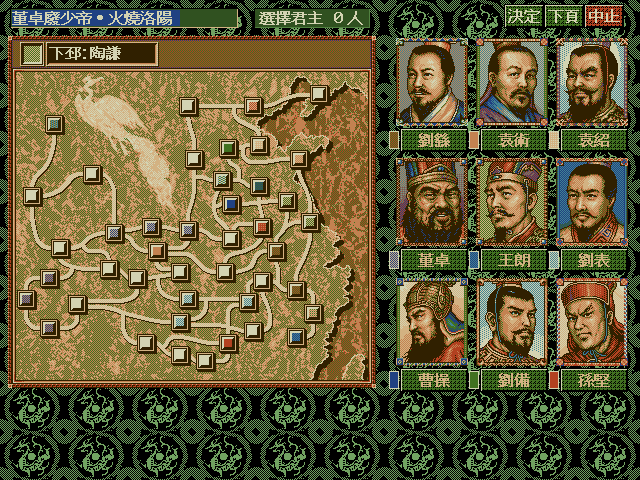Image resolution: width=640 pixels, height=480 pixels.
Task: Pick ruler 袁紹 portrait
Action: point(591,84)
